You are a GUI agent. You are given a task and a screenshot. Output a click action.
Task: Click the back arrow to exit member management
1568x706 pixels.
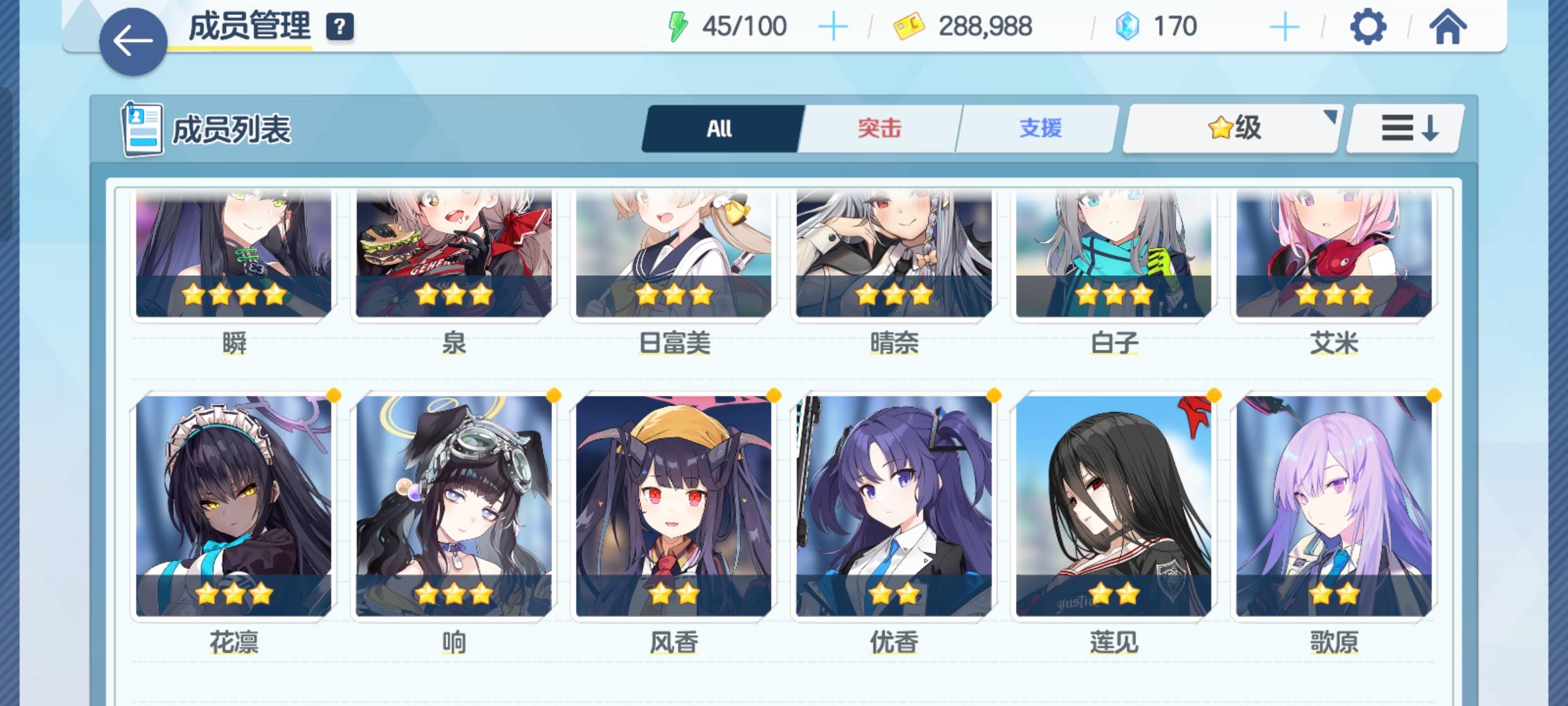(132, 41)
